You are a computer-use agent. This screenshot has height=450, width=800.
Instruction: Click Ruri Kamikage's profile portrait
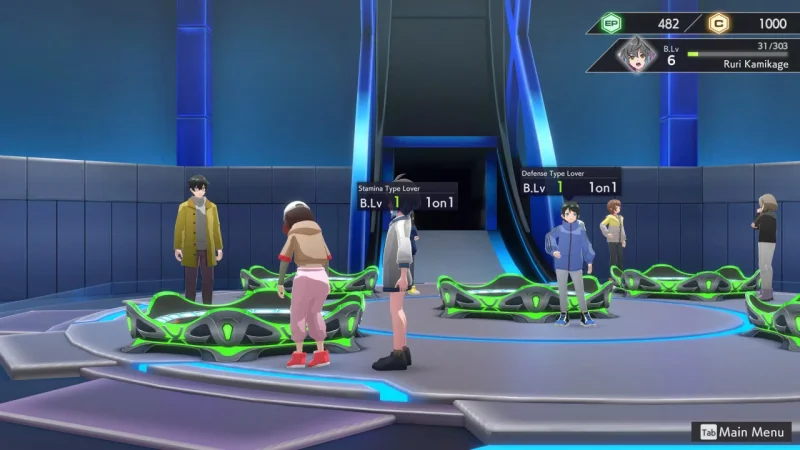(x=635, y=55)
